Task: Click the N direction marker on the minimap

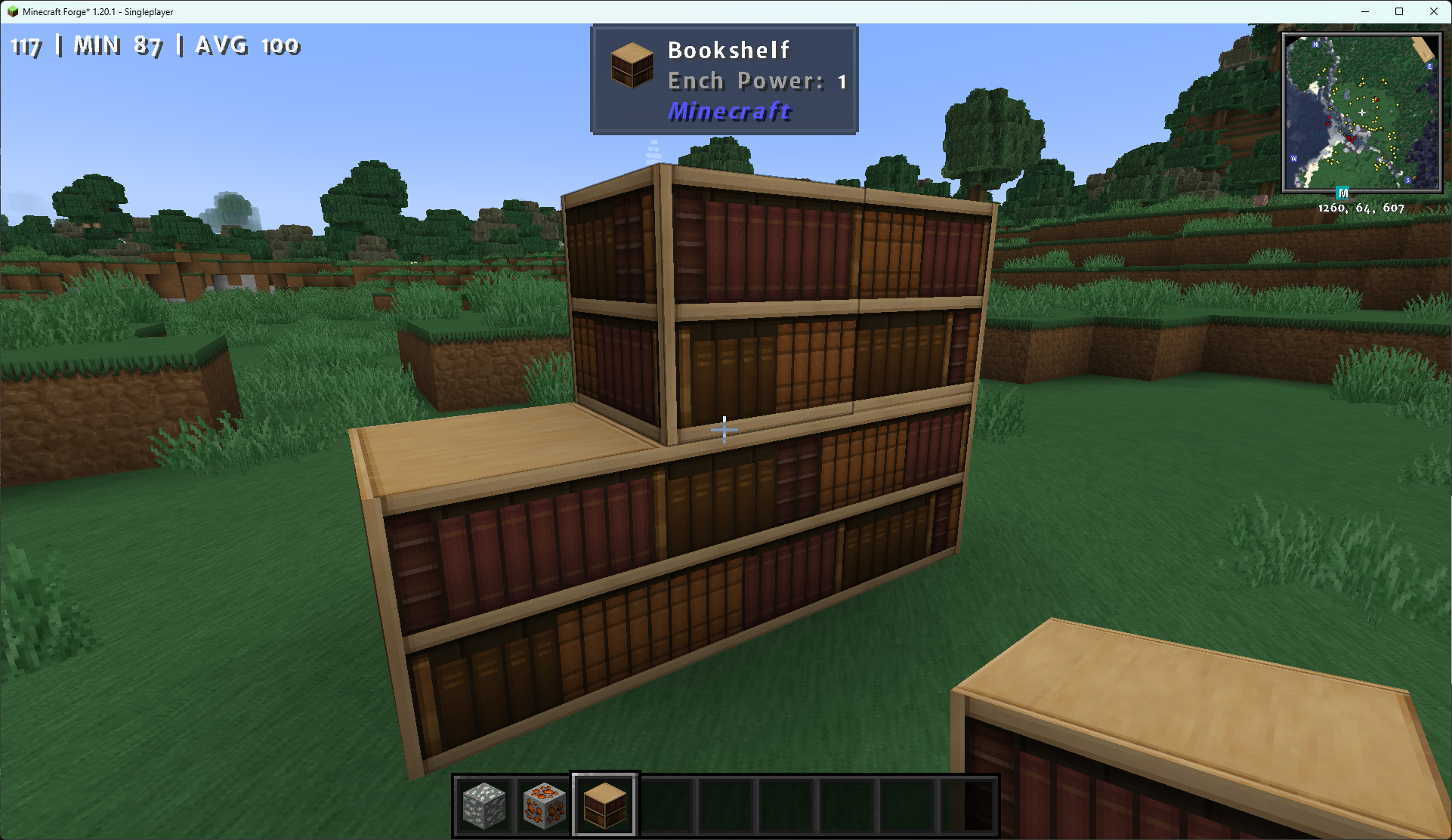Action: point(1315,45)
